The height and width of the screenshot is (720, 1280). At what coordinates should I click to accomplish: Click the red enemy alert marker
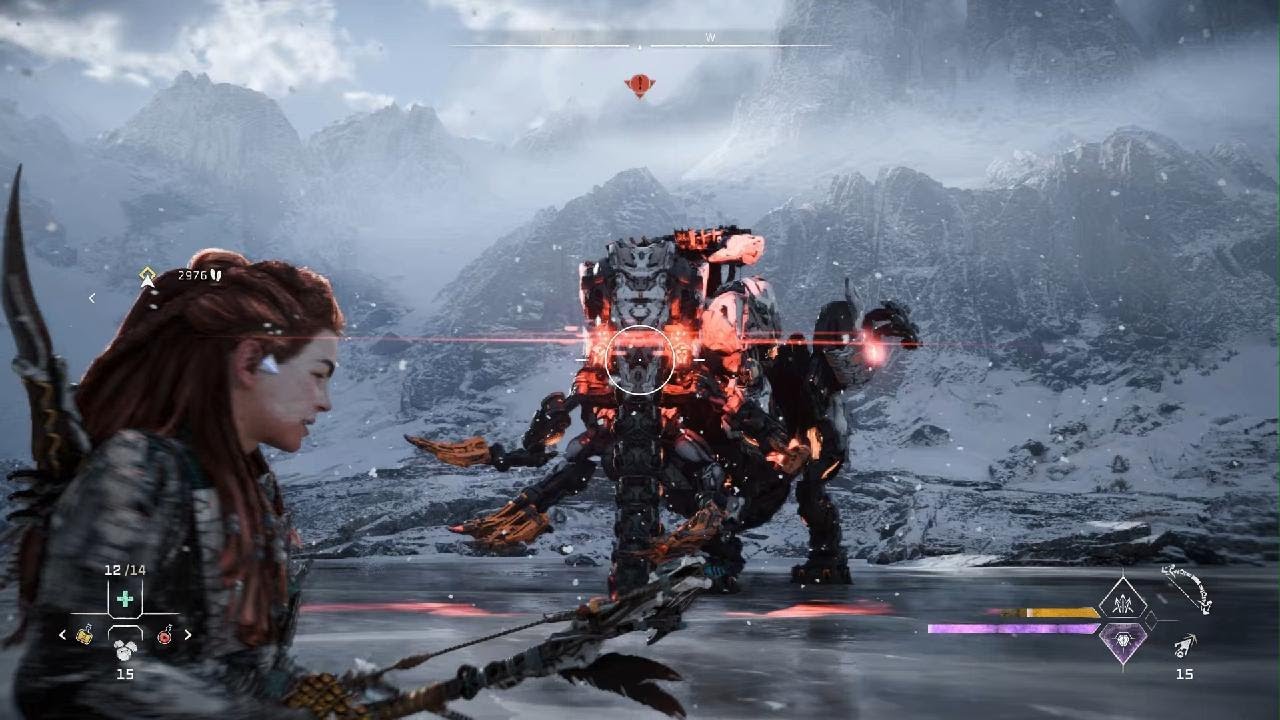639,85
